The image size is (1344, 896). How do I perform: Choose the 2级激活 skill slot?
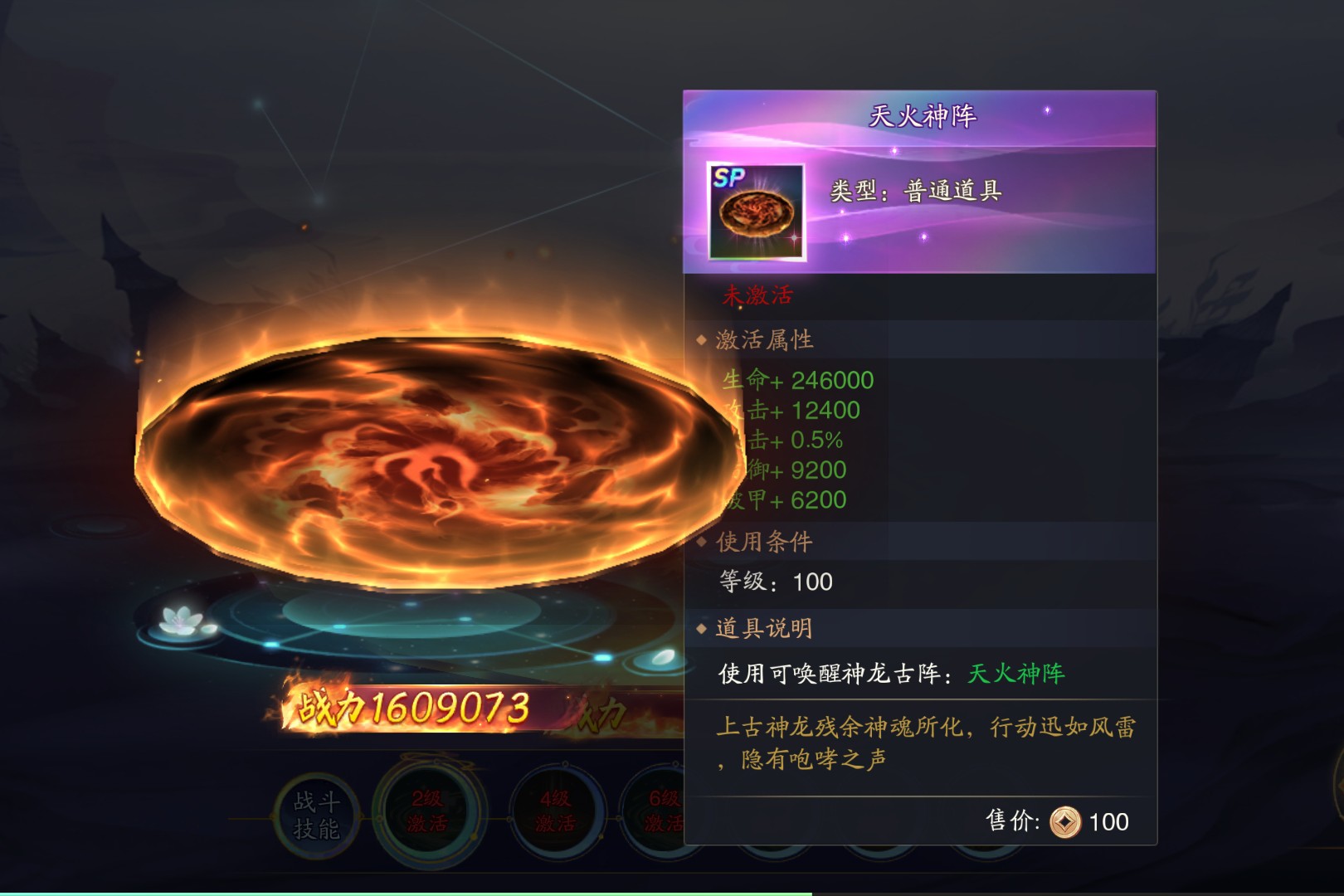[x=427, y=811]
